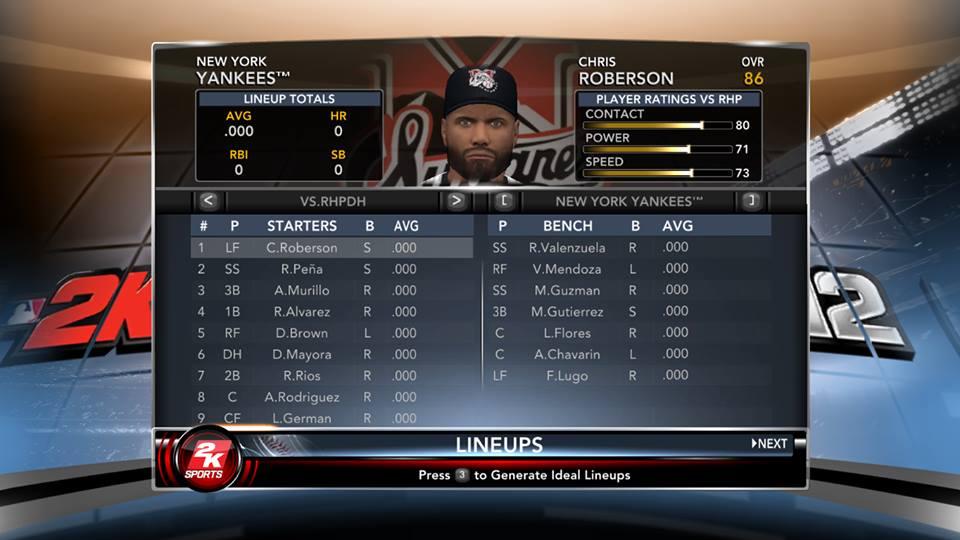Select V.Mendoza on the bench

click(567, 269)
